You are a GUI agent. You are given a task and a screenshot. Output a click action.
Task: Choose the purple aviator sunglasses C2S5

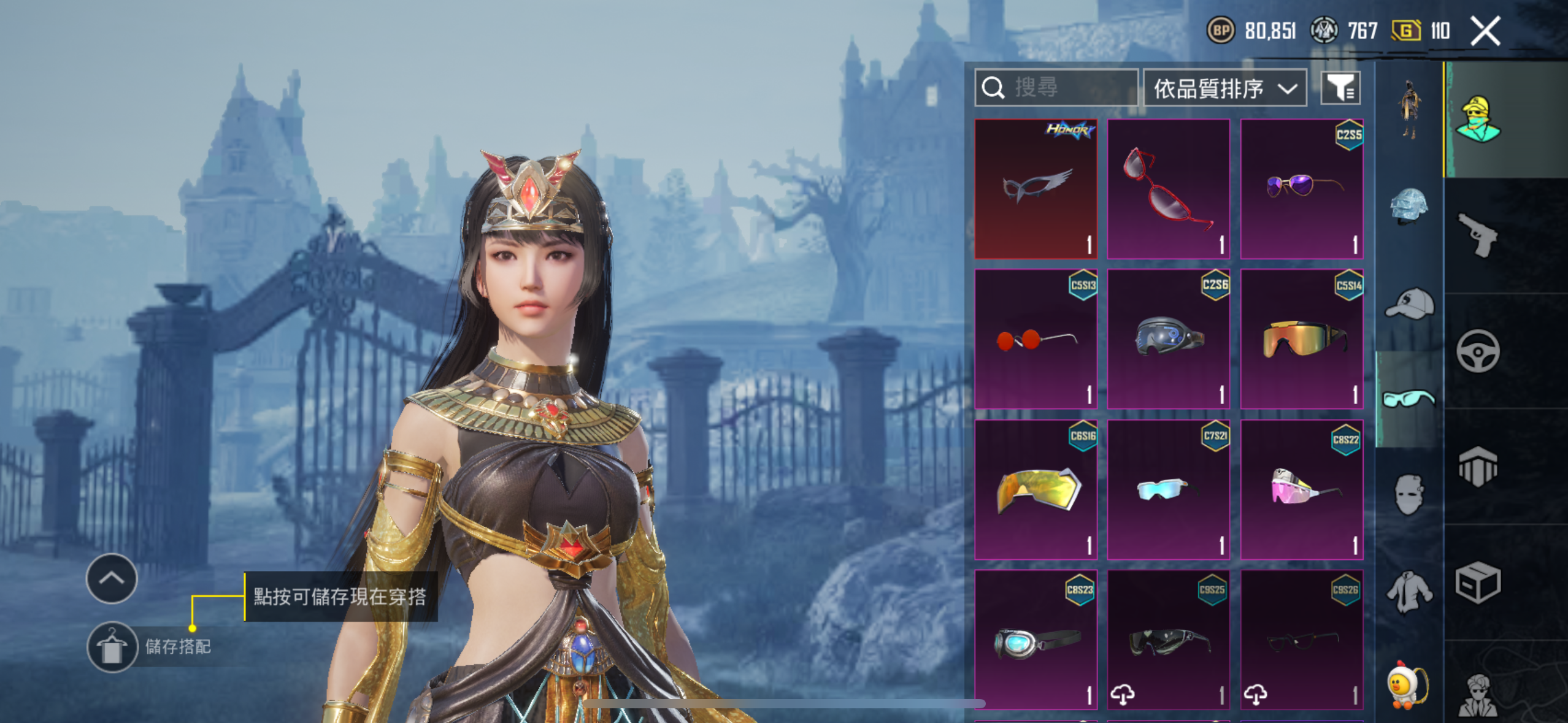point(1302,189)
